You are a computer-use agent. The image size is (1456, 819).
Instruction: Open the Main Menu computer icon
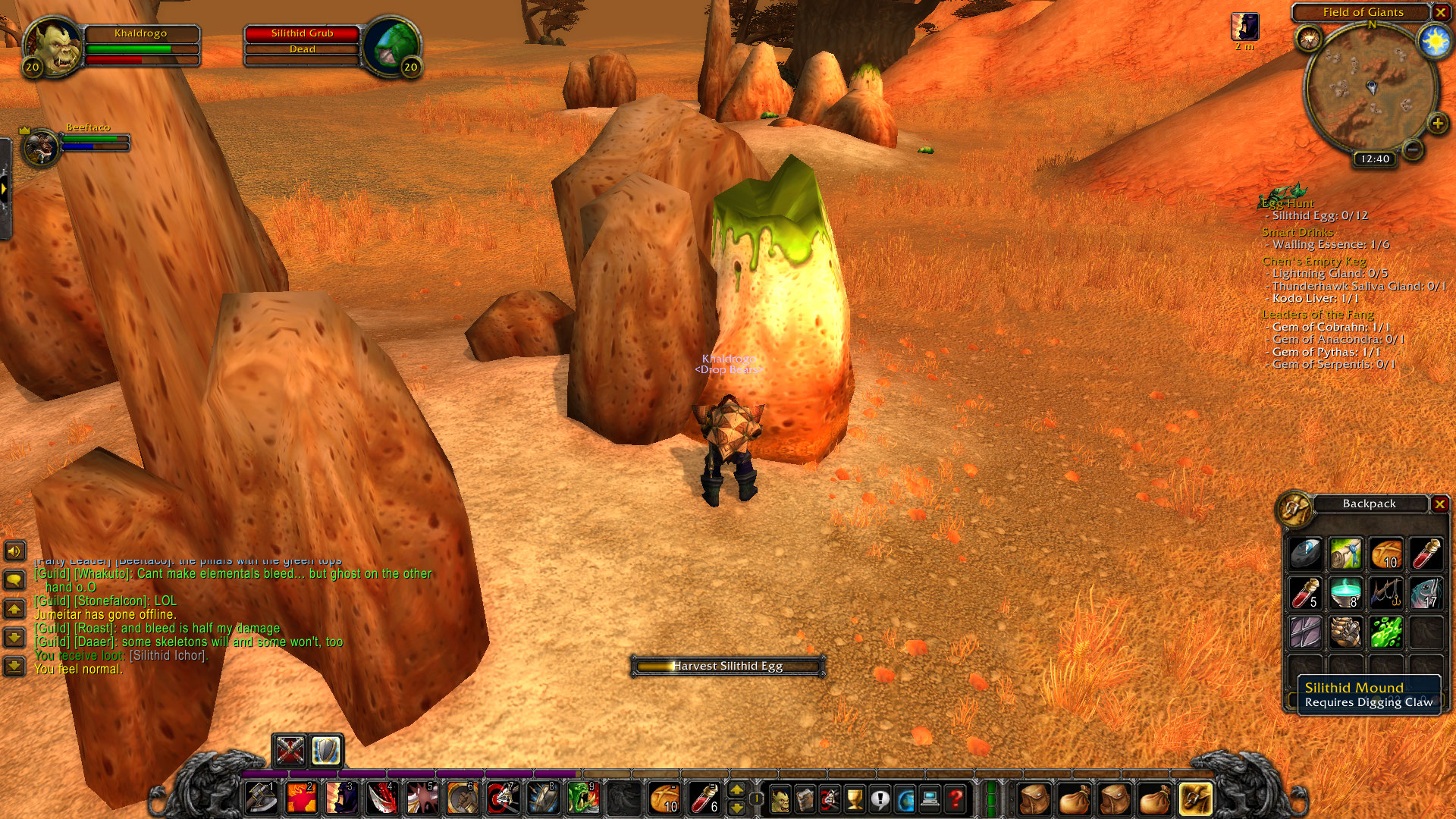[930, 799]
